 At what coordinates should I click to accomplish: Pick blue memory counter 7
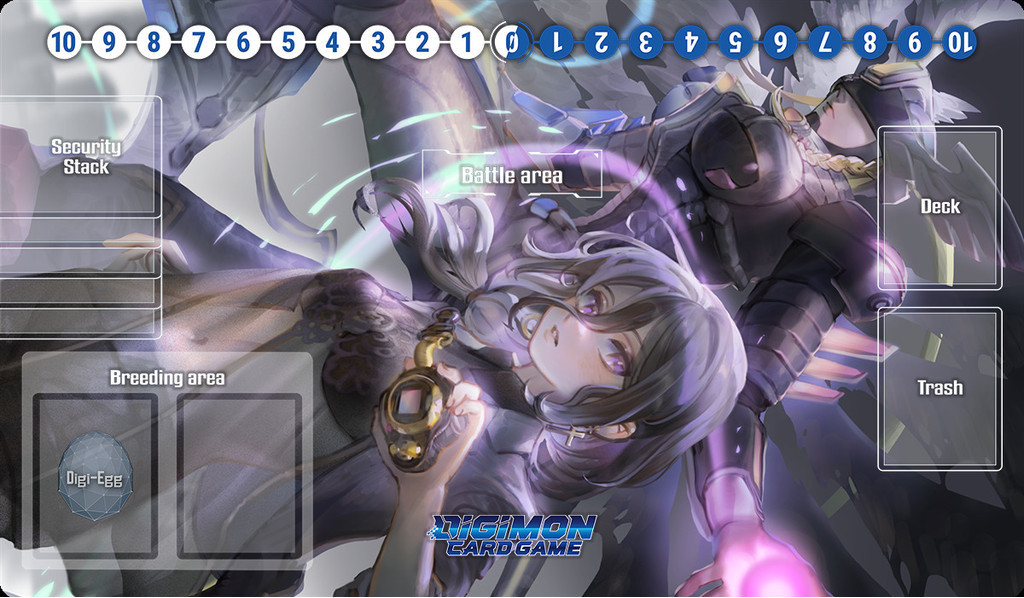click(x=824, y=42)
